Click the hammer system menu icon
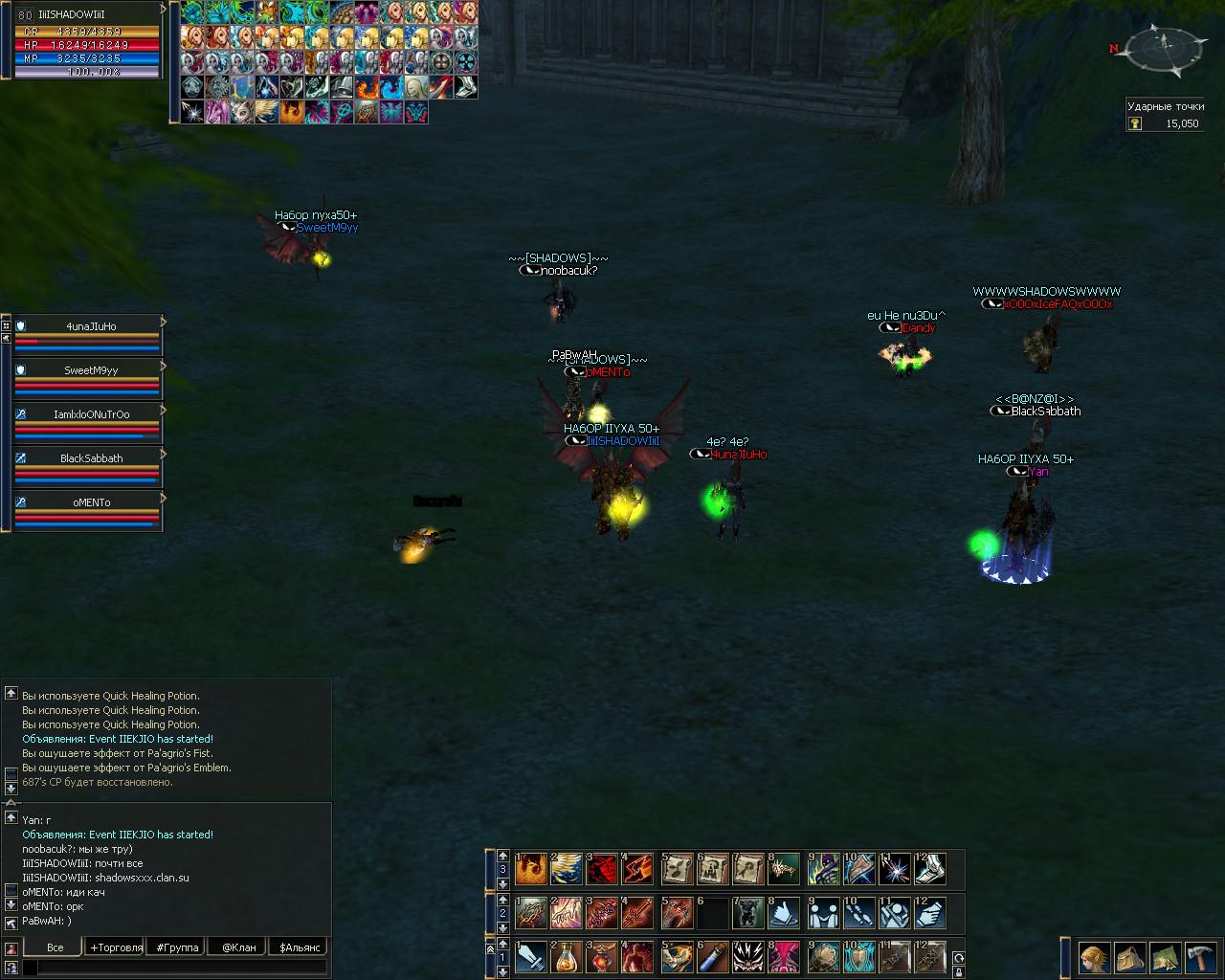The image size is (1225, 980). tap(1198, 957)
